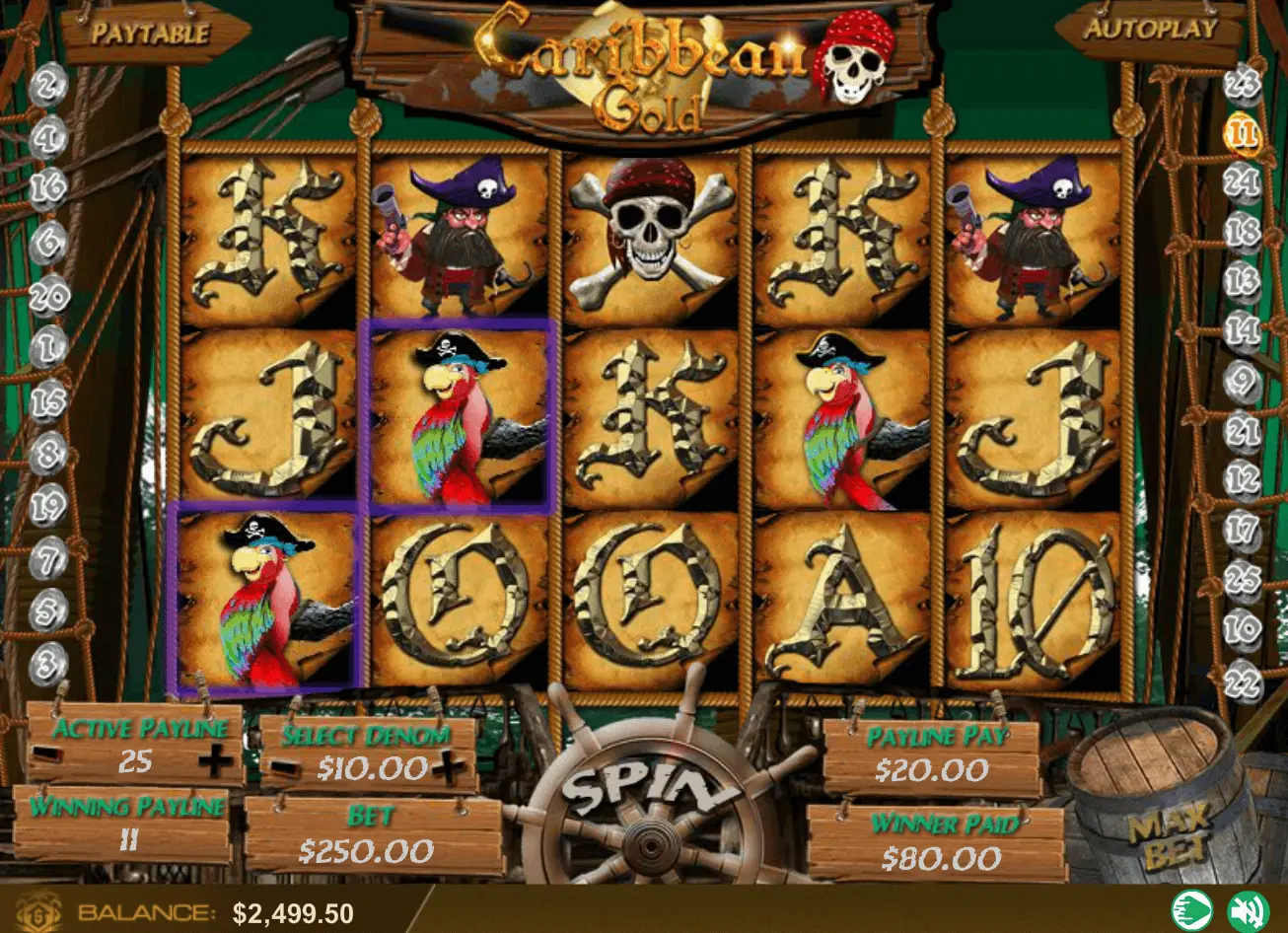Image resolution: width=1288 pixels, height=933 pixels.
Task: Choose payline 20 coin
Action: click(46, 294)
